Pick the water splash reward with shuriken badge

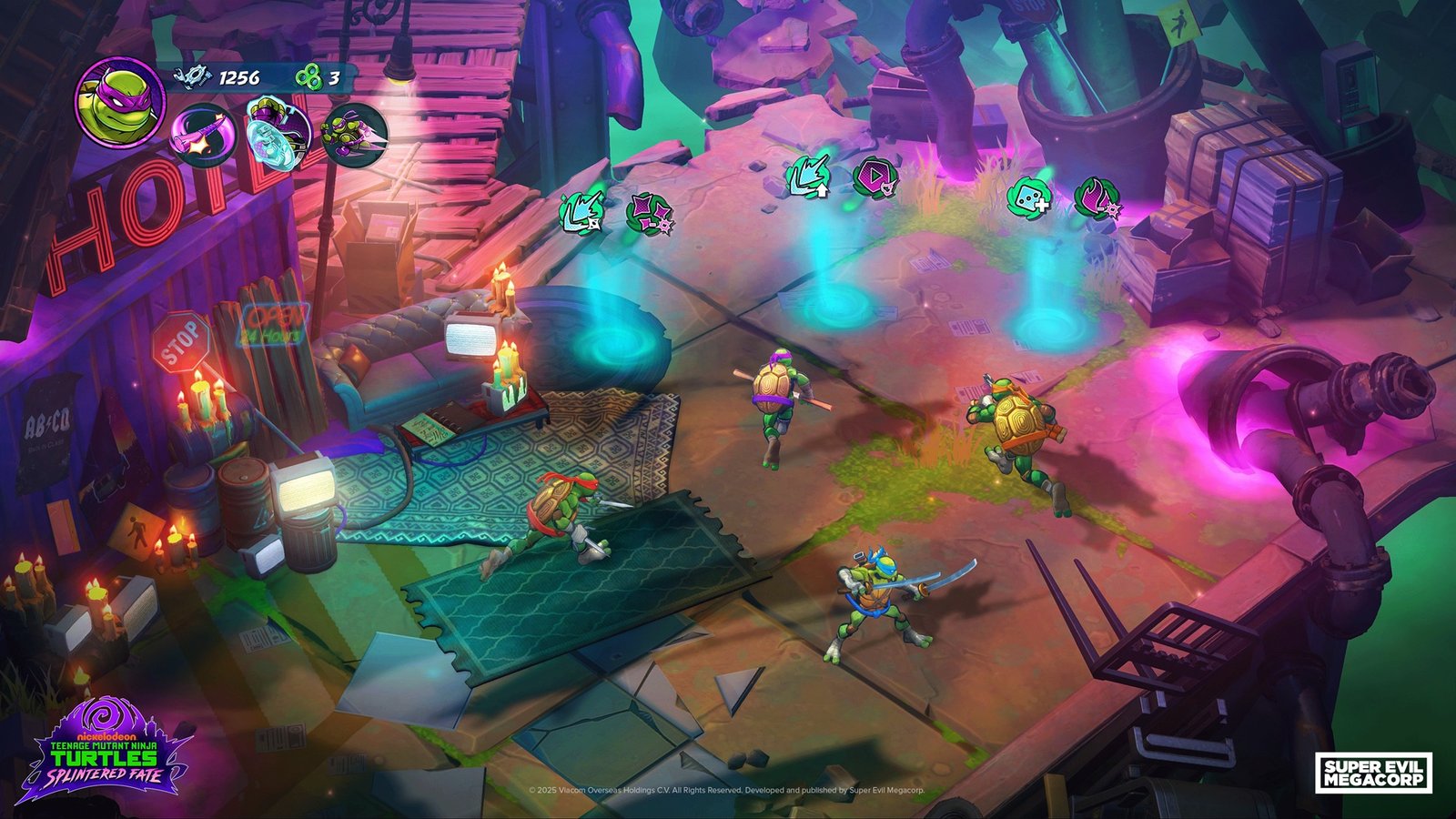581,214
